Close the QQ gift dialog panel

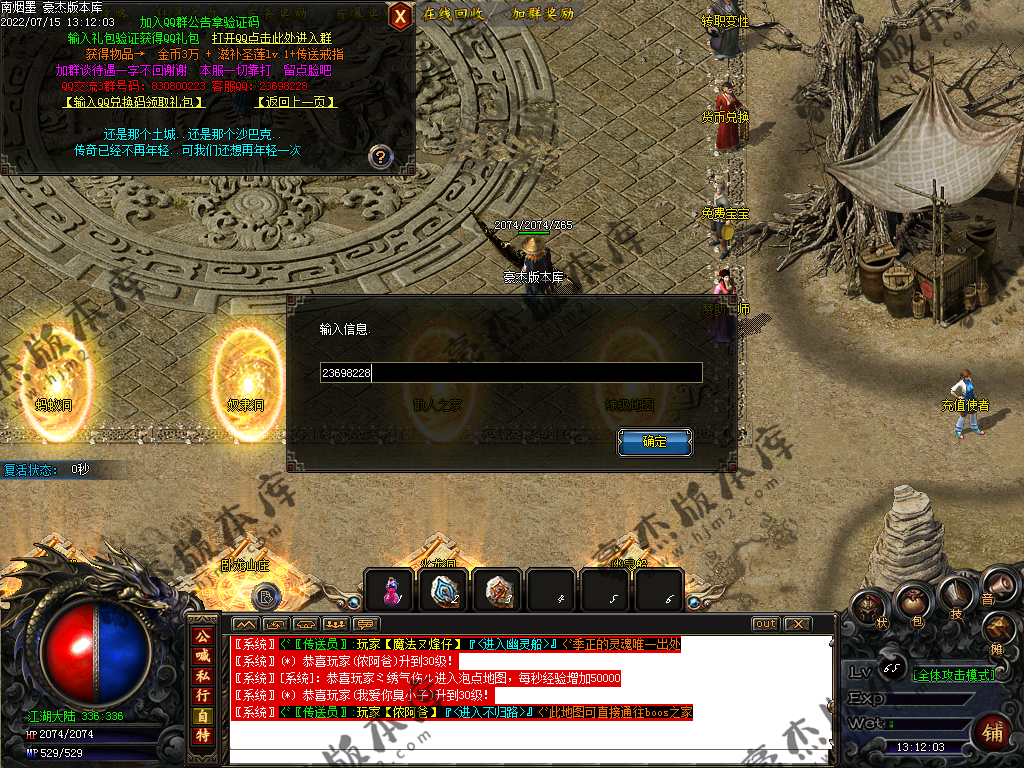pyautogui.click(x=399, y=16)
